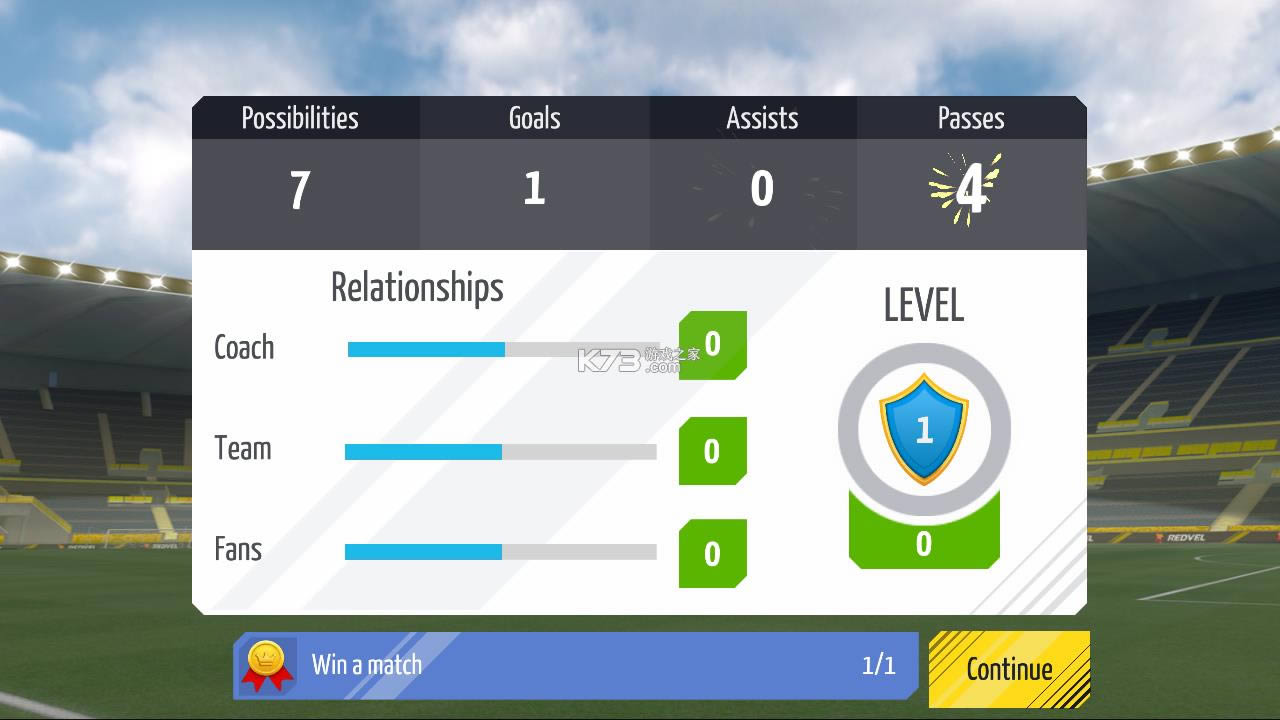The height and width of the screenshot is (720, 1280).
Task: Continue to the next screen
Action: pyautogui.click(x=1009, y=669)
